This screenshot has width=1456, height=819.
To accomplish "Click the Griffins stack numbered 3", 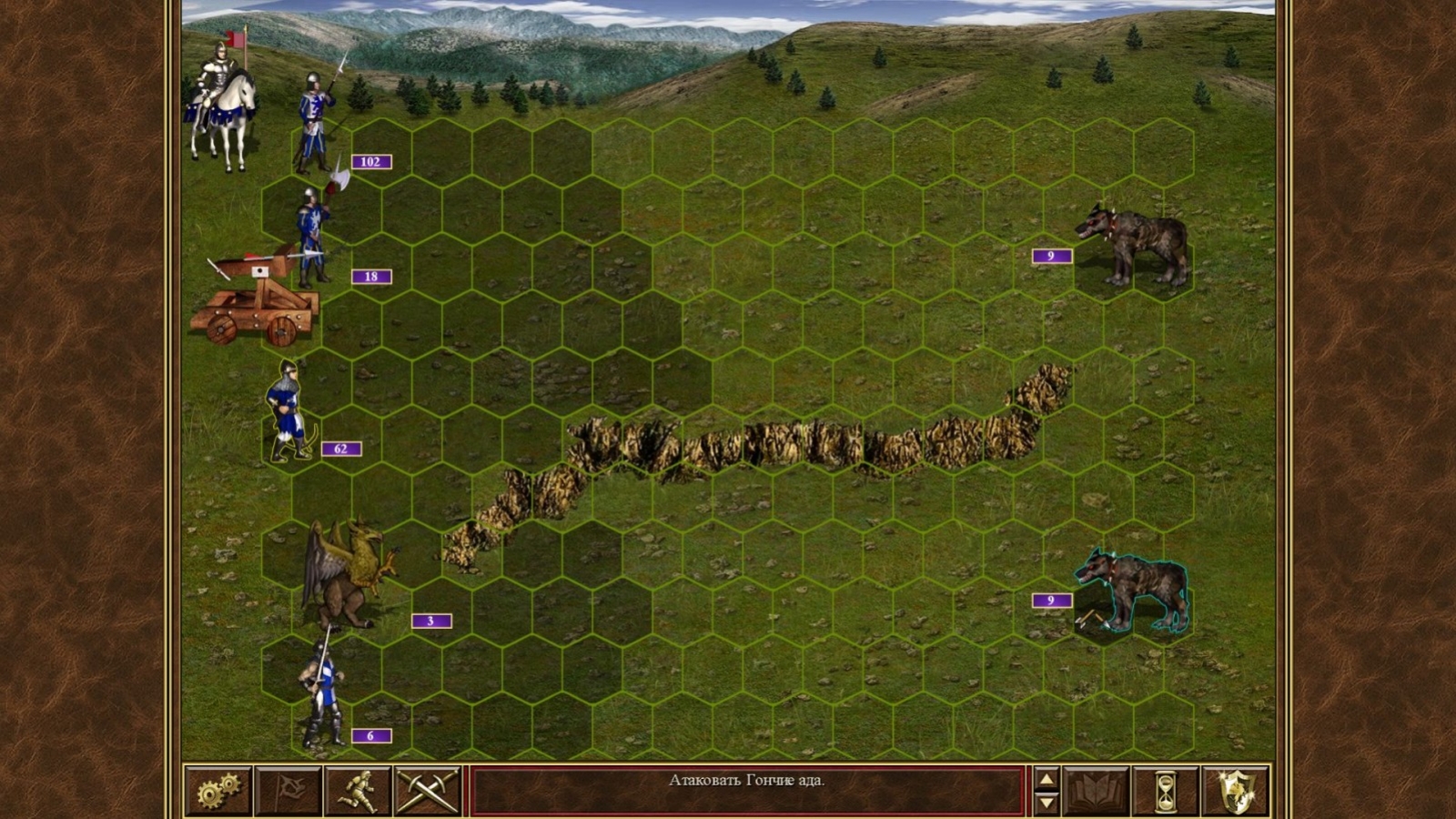I will tap(346, 573).
